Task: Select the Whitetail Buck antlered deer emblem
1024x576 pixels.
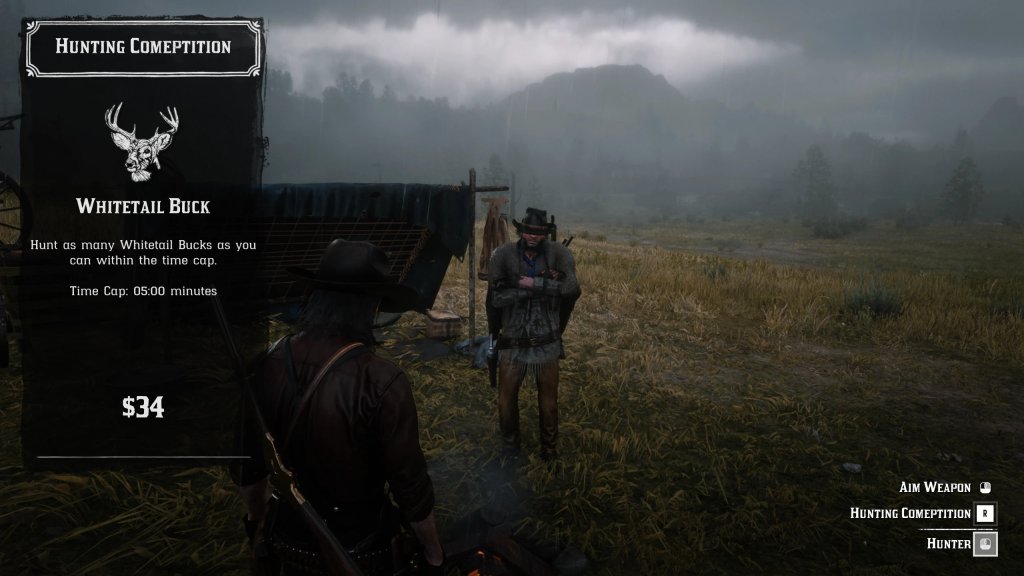Action: coord(142,140)
